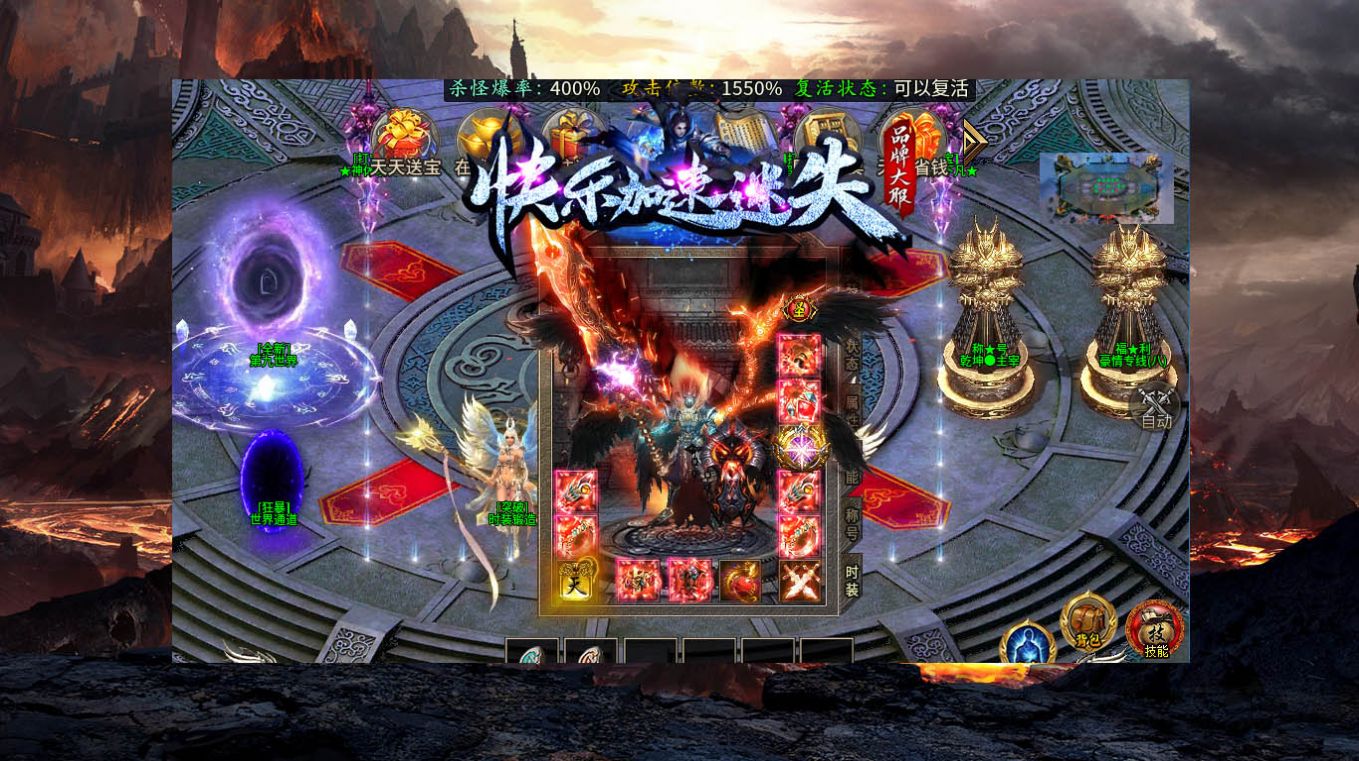Select the red gourd orb equipment slot

coord(742,582)
